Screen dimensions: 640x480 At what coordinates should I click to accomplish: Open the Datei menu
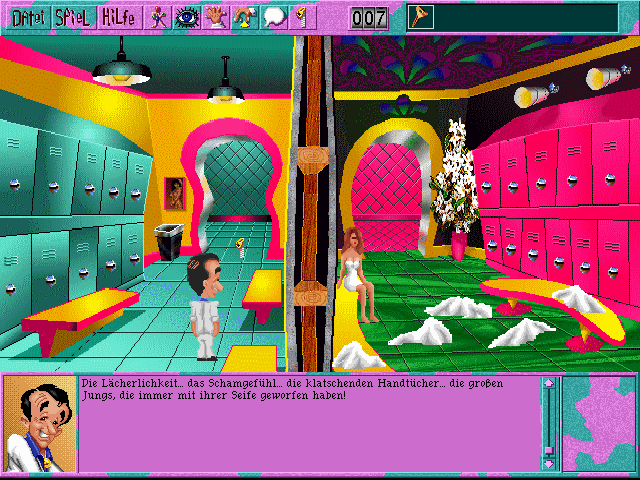25,16
